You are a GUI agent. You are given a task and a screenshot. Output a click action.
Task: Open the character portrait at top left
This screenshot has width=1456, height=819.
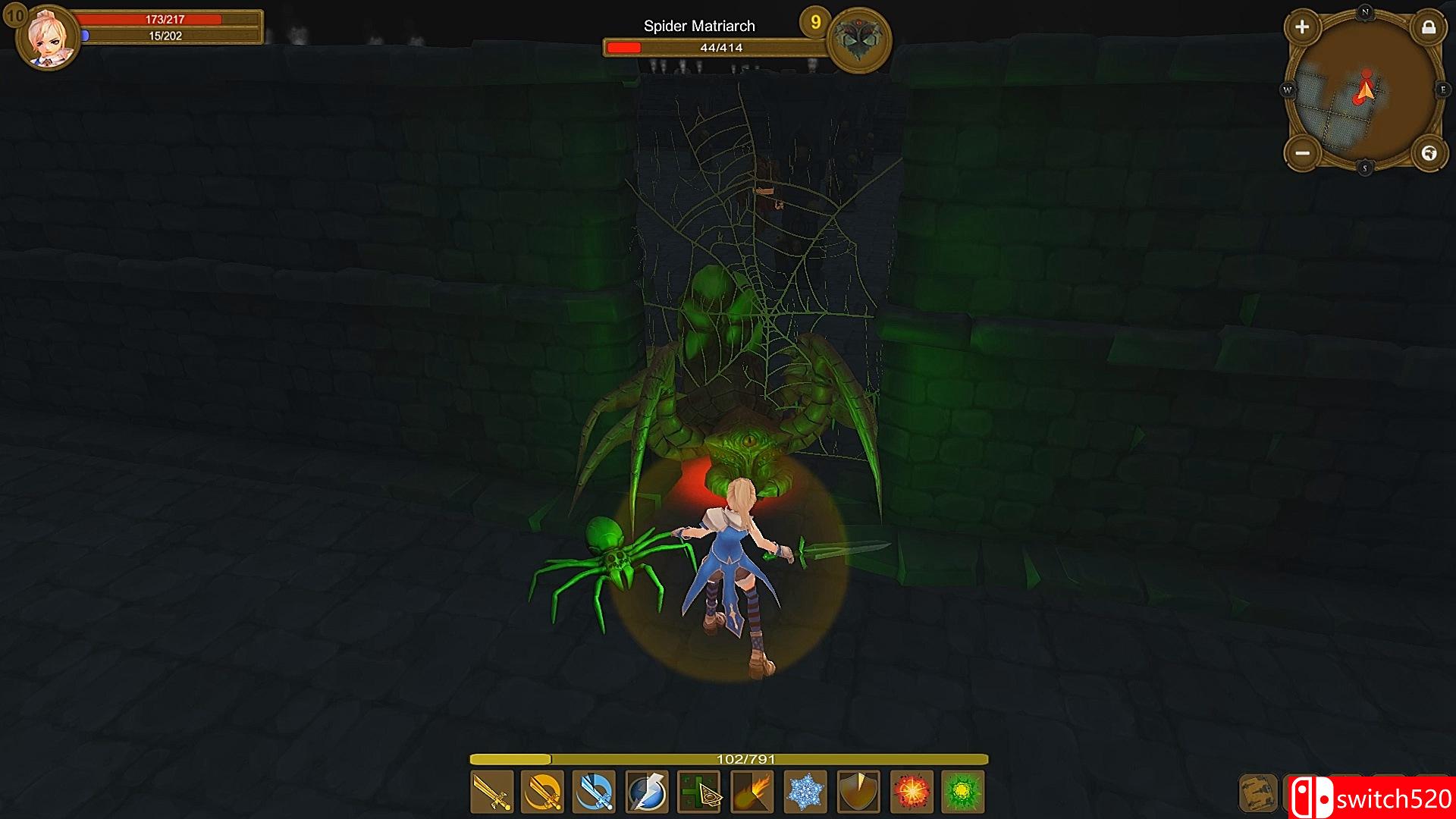point(48,36)
